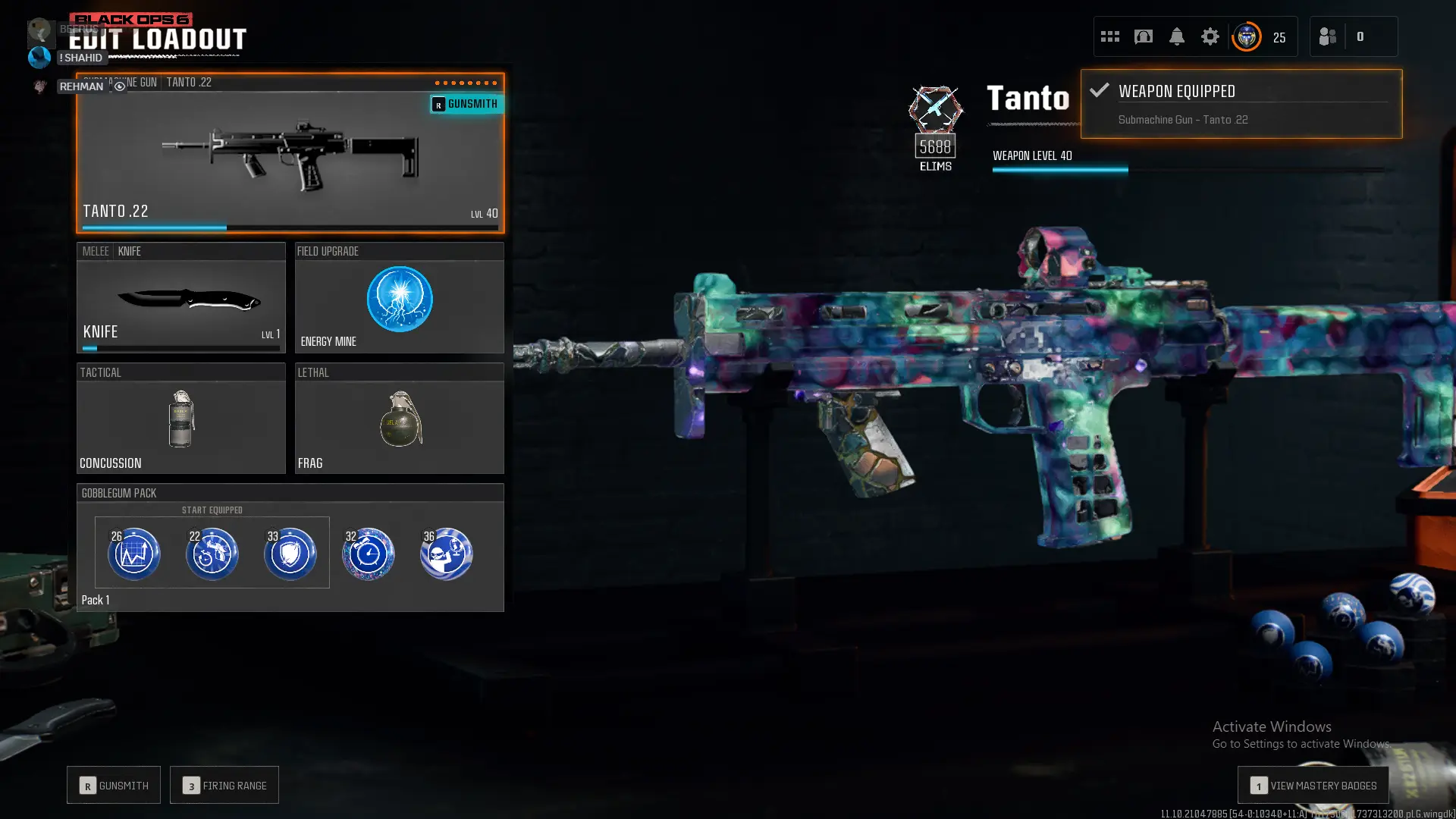The image size is (1456, 819).
Task: Click the player rank emblem showing 25
Action: [x=1246, y=36]
